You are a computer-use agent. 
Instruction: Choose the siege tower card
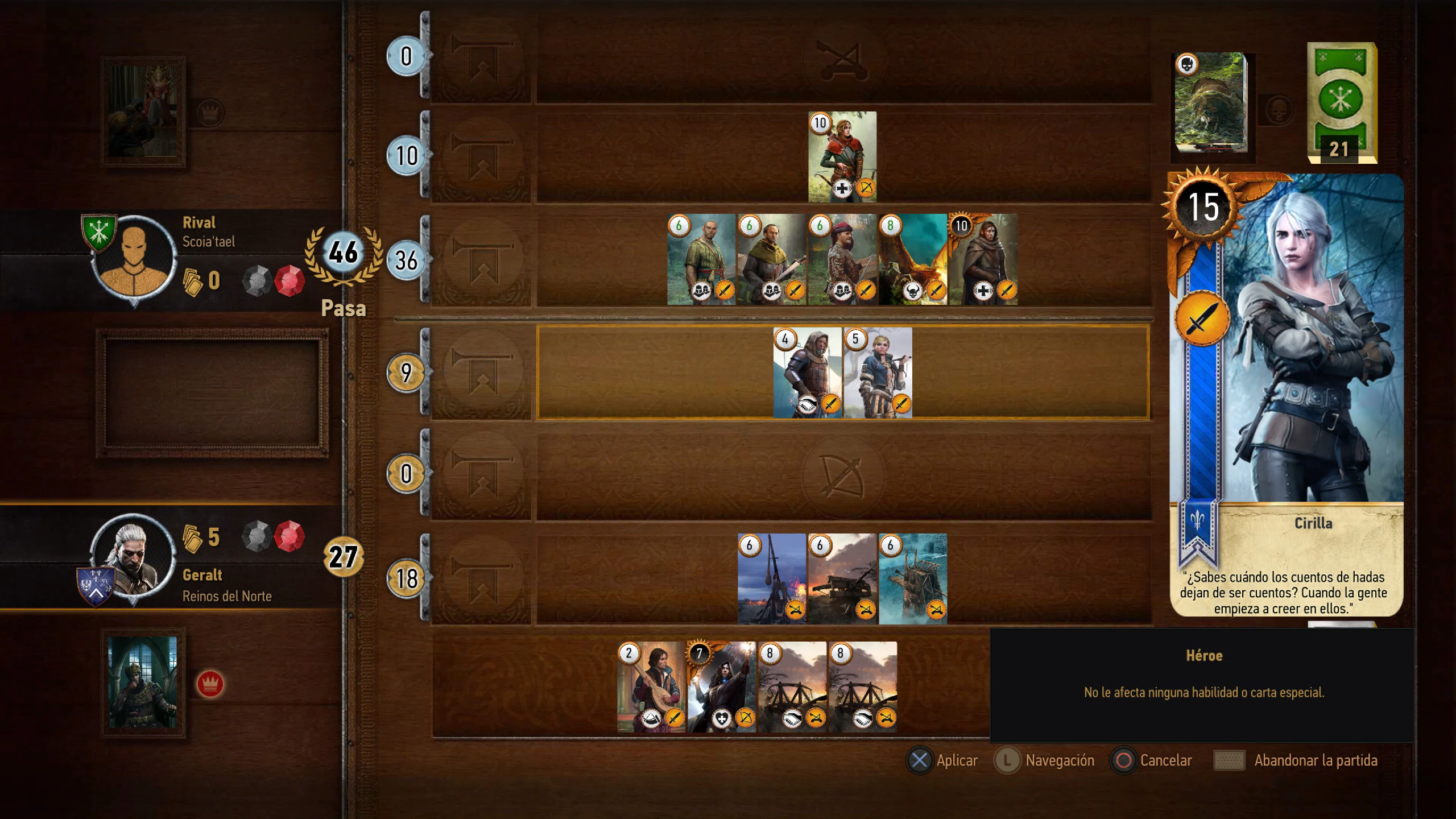[x=913, y=579]
